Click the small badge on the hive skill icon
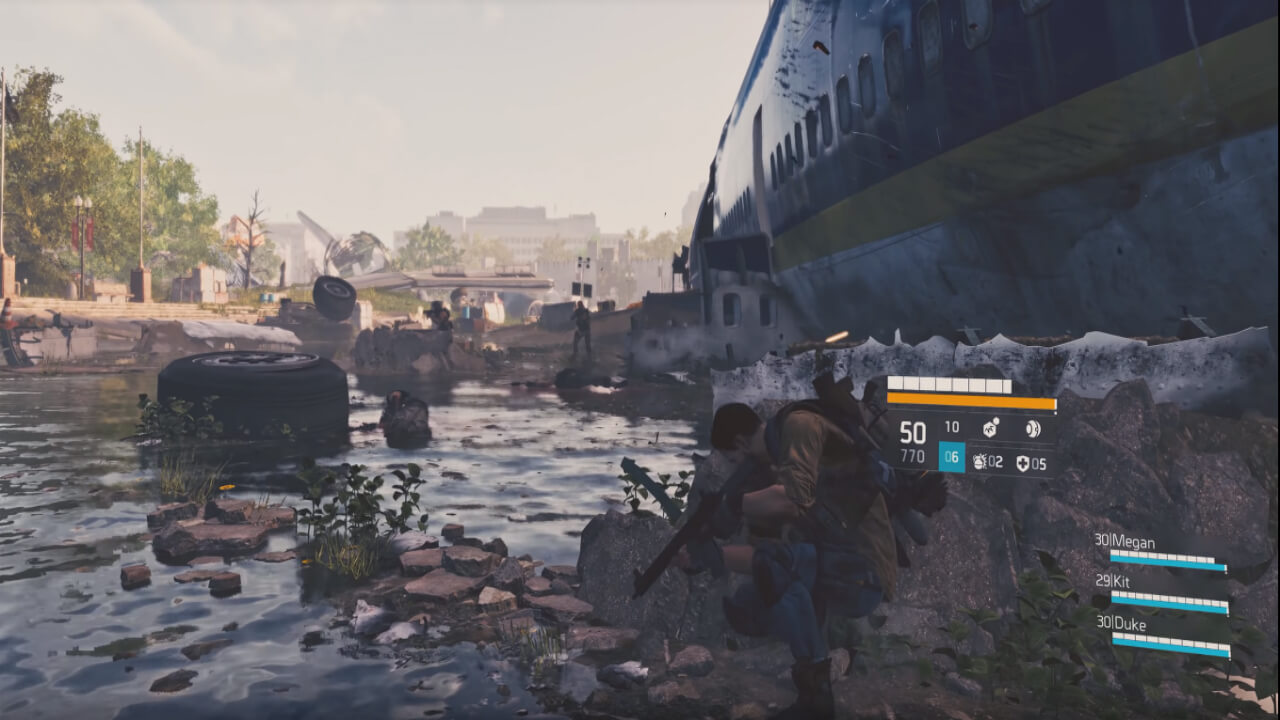Image resolution: width=1280 pixels, height=720 pixels. coord(996,422)
